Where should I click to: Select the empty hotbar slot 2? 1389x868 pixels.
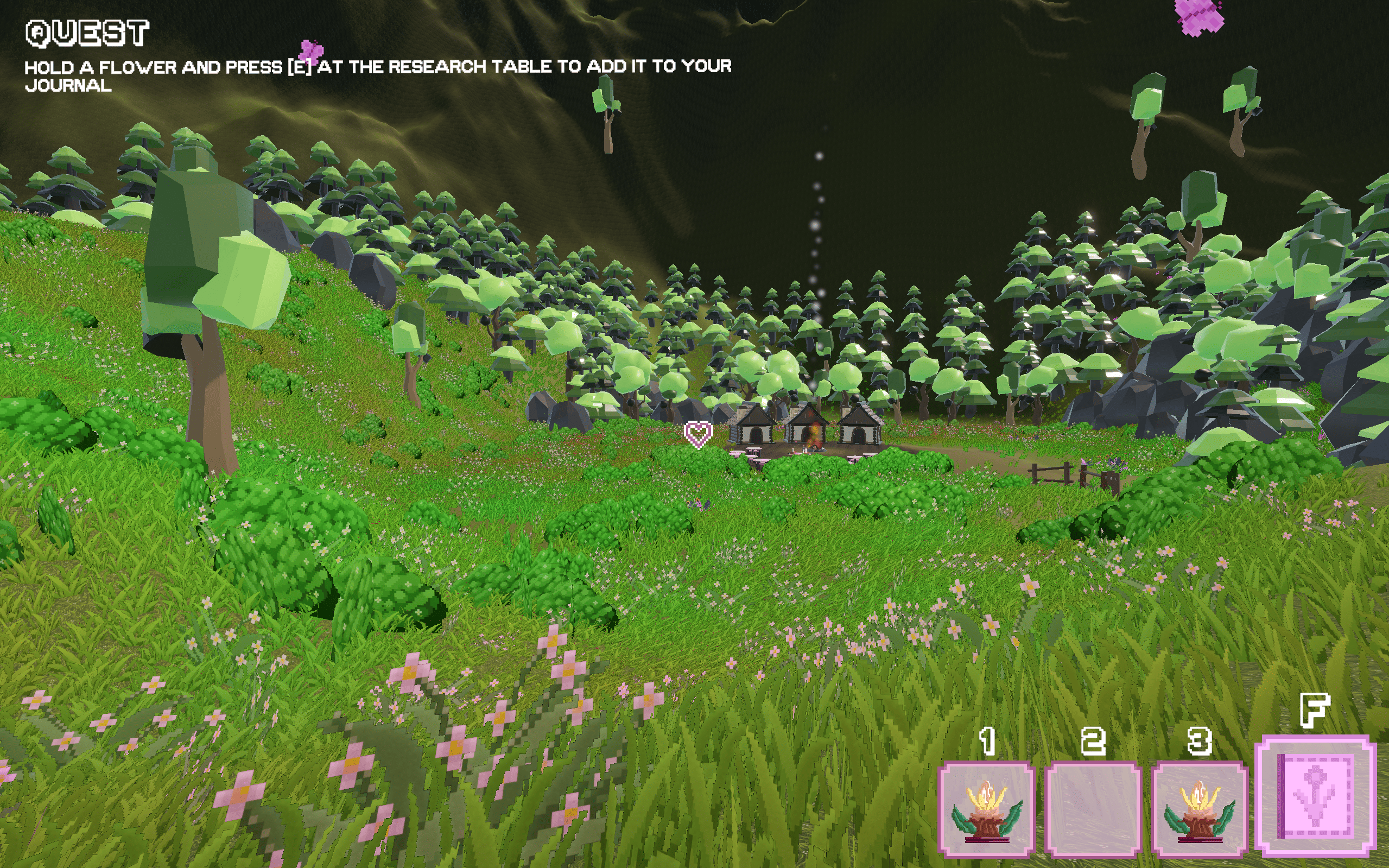(1092, 808)
